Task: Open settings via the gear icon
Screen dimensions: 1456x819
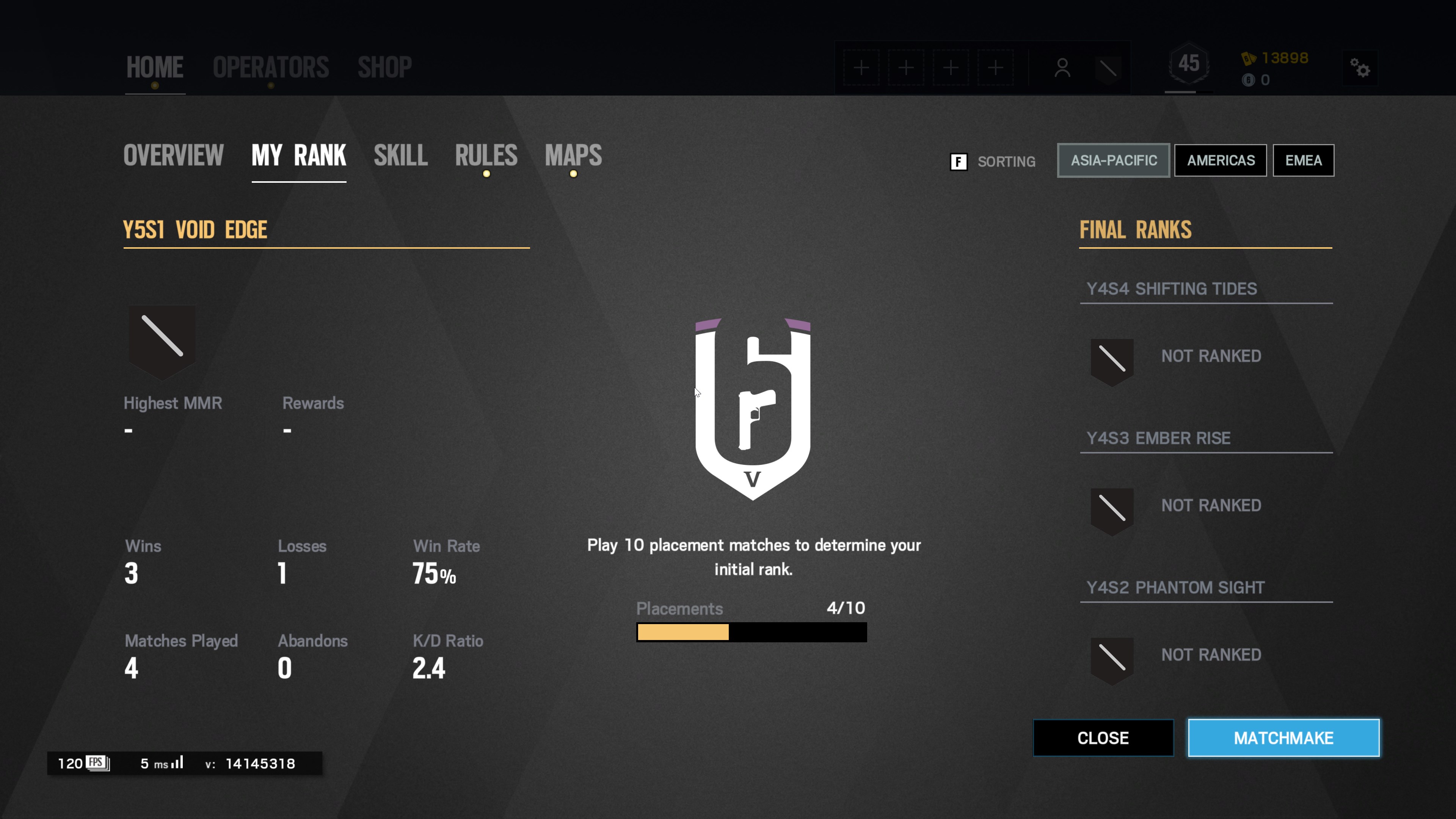Action: point(1360,68)
